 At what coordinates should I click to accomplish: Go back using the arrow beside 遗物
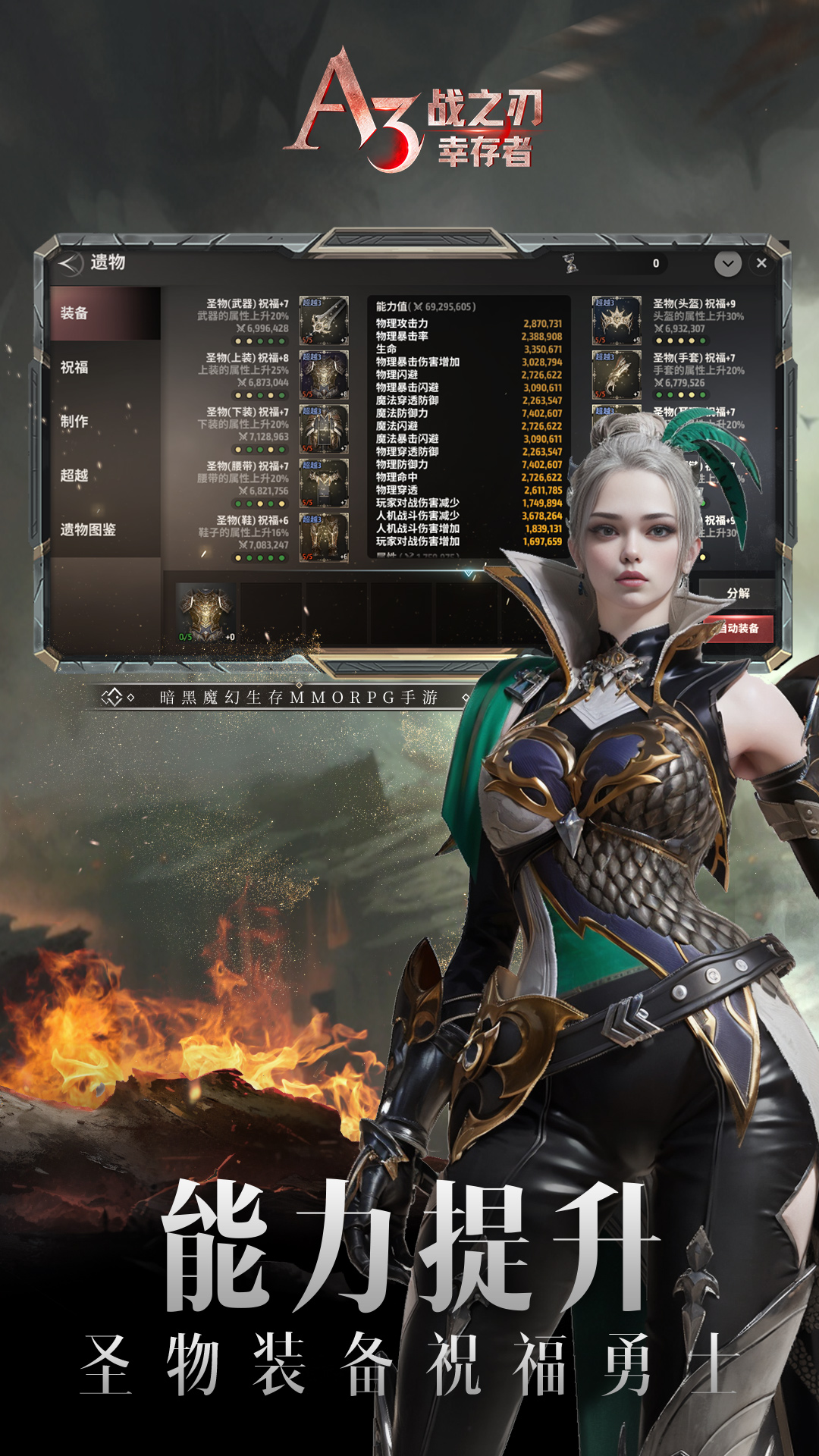[70, 263]
